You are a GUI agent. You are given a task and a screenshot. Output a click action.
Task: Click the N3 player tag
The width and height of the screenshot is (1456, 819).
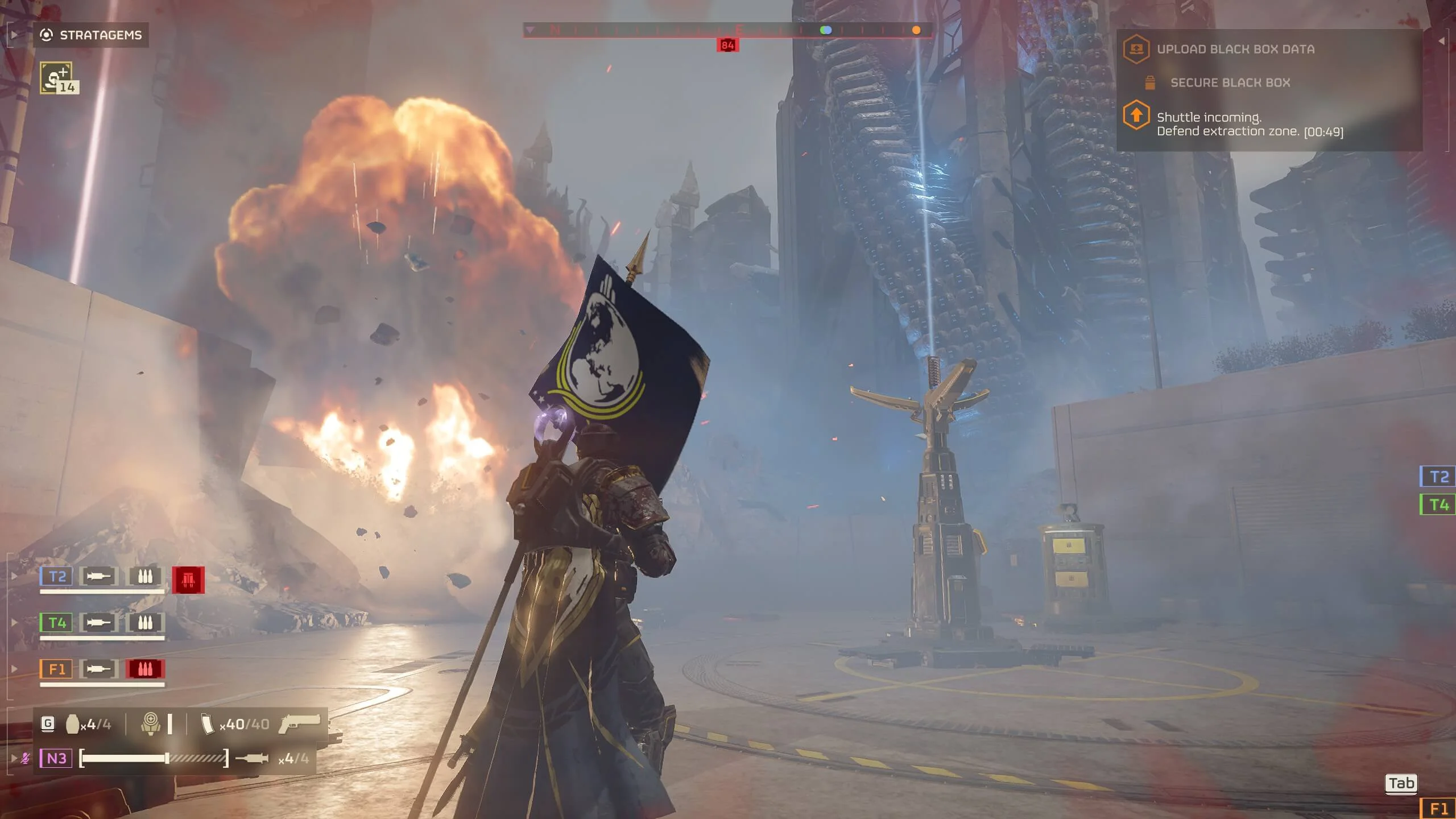pyautogui.click(x=56, y=758)
